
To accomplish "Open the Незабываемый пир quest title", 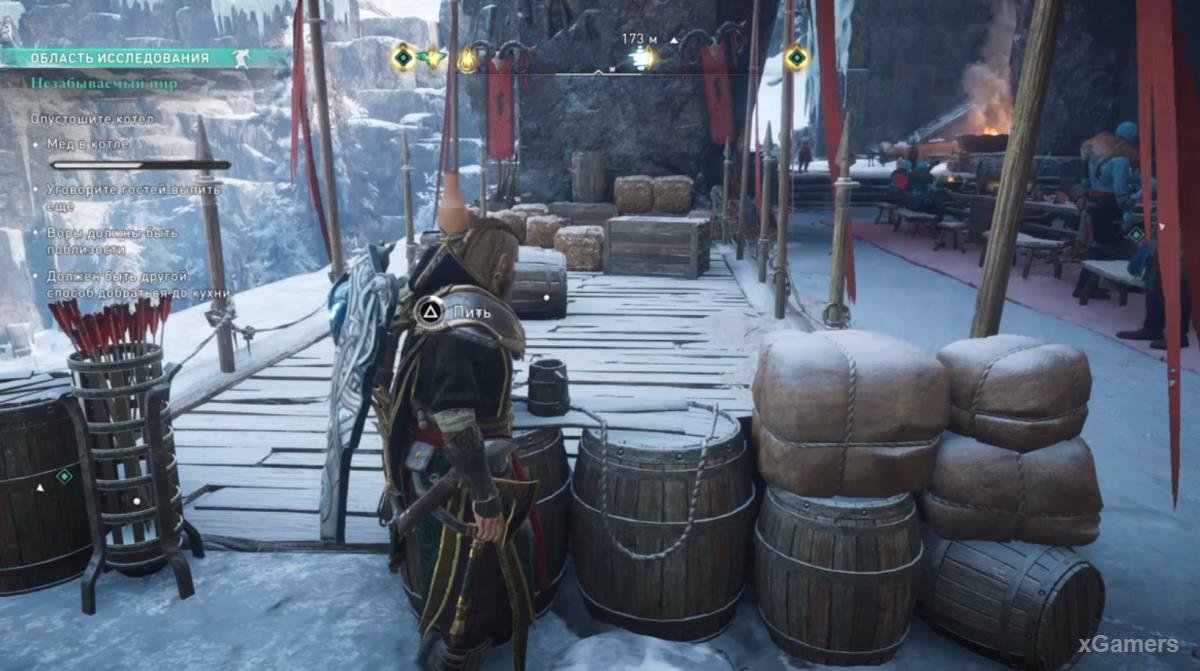I will [x=104, y=83].
